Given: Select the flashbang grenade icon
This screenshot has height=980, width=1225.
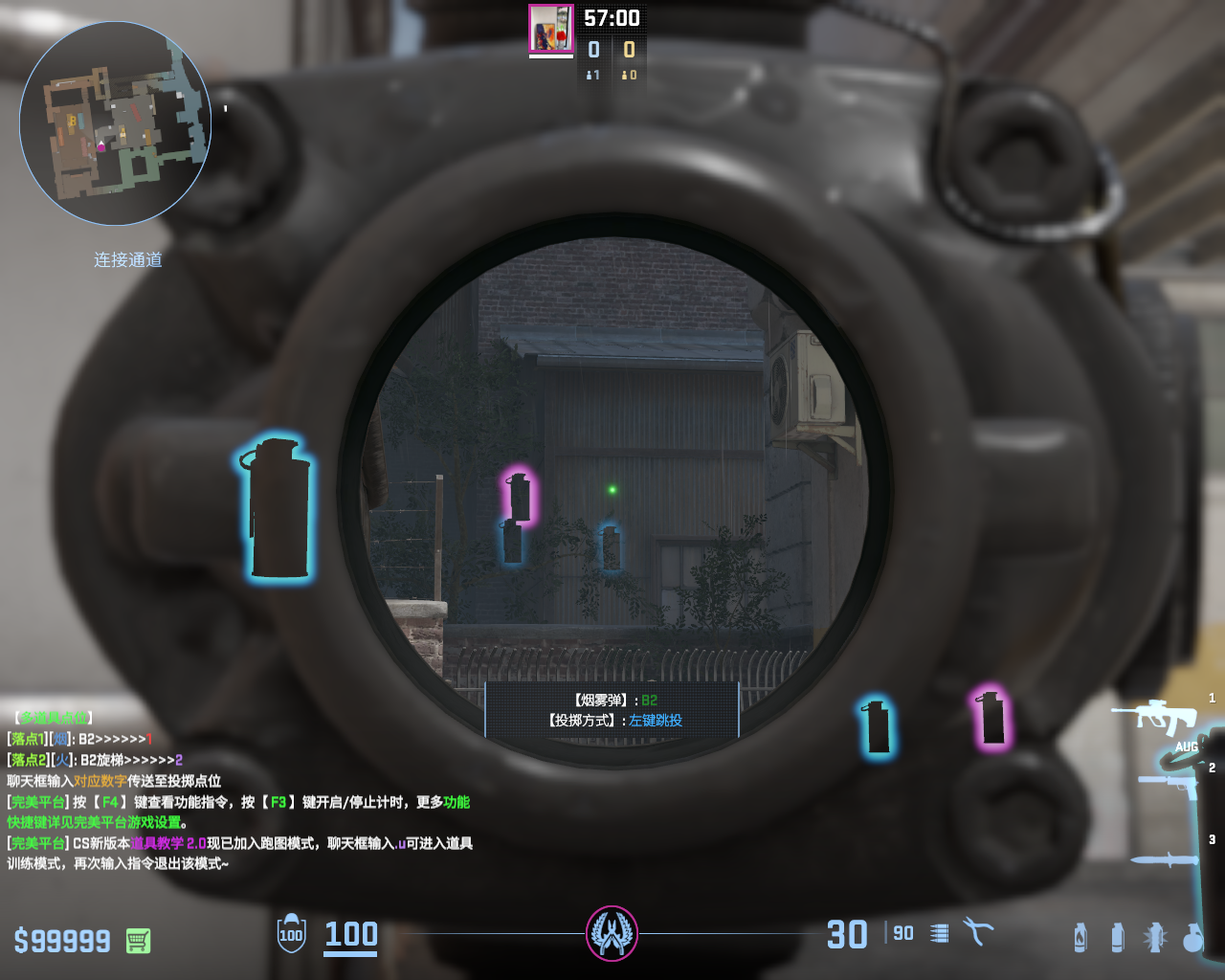Looking at the screenshot, I should 1155,938.
